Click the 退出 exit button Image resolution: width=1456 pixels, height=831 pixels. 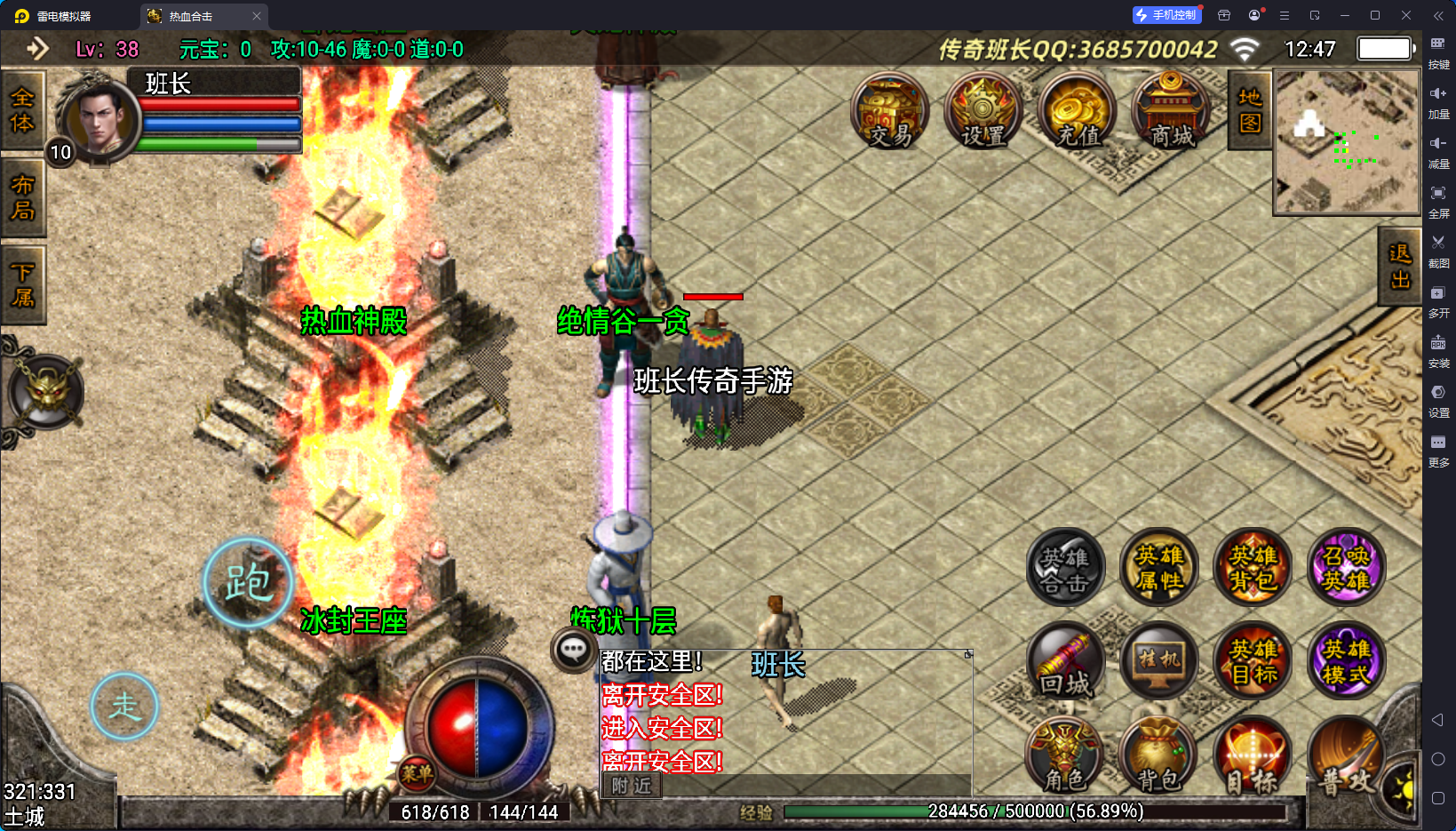pos(1400,267)
